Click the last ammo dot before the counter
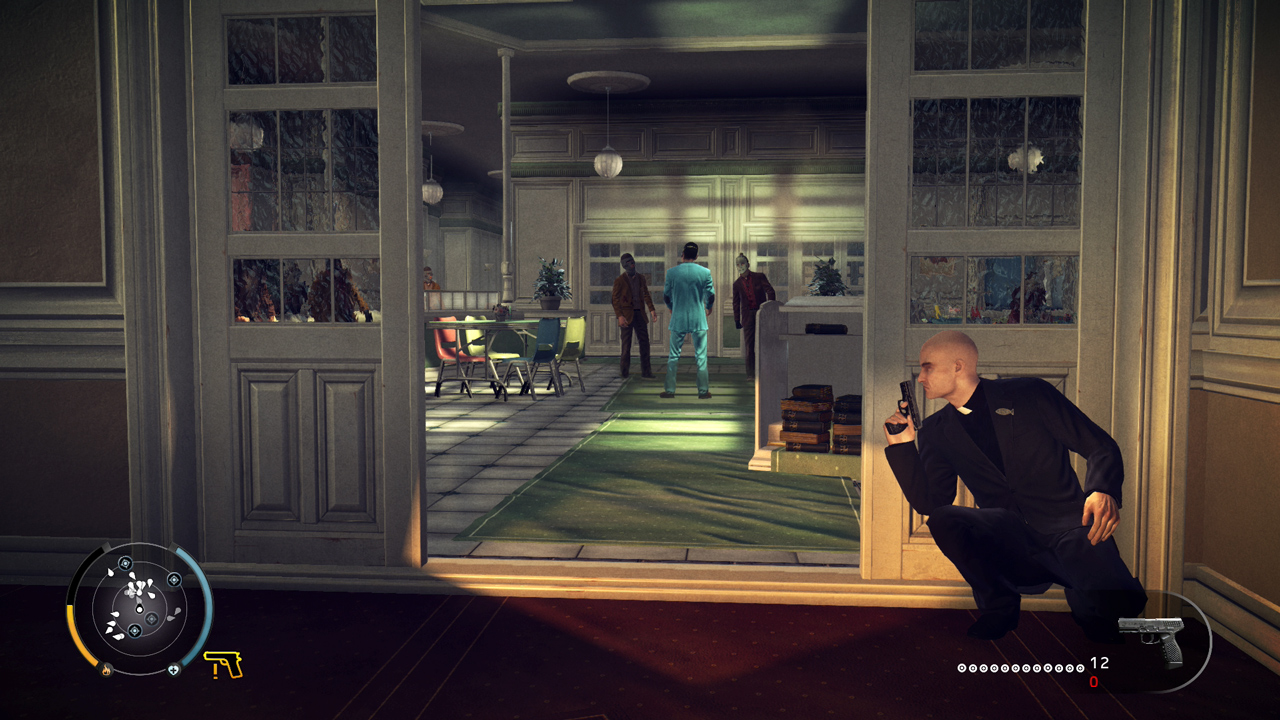This screenshot has height=720, width=1280. [x=1081, y=668]
